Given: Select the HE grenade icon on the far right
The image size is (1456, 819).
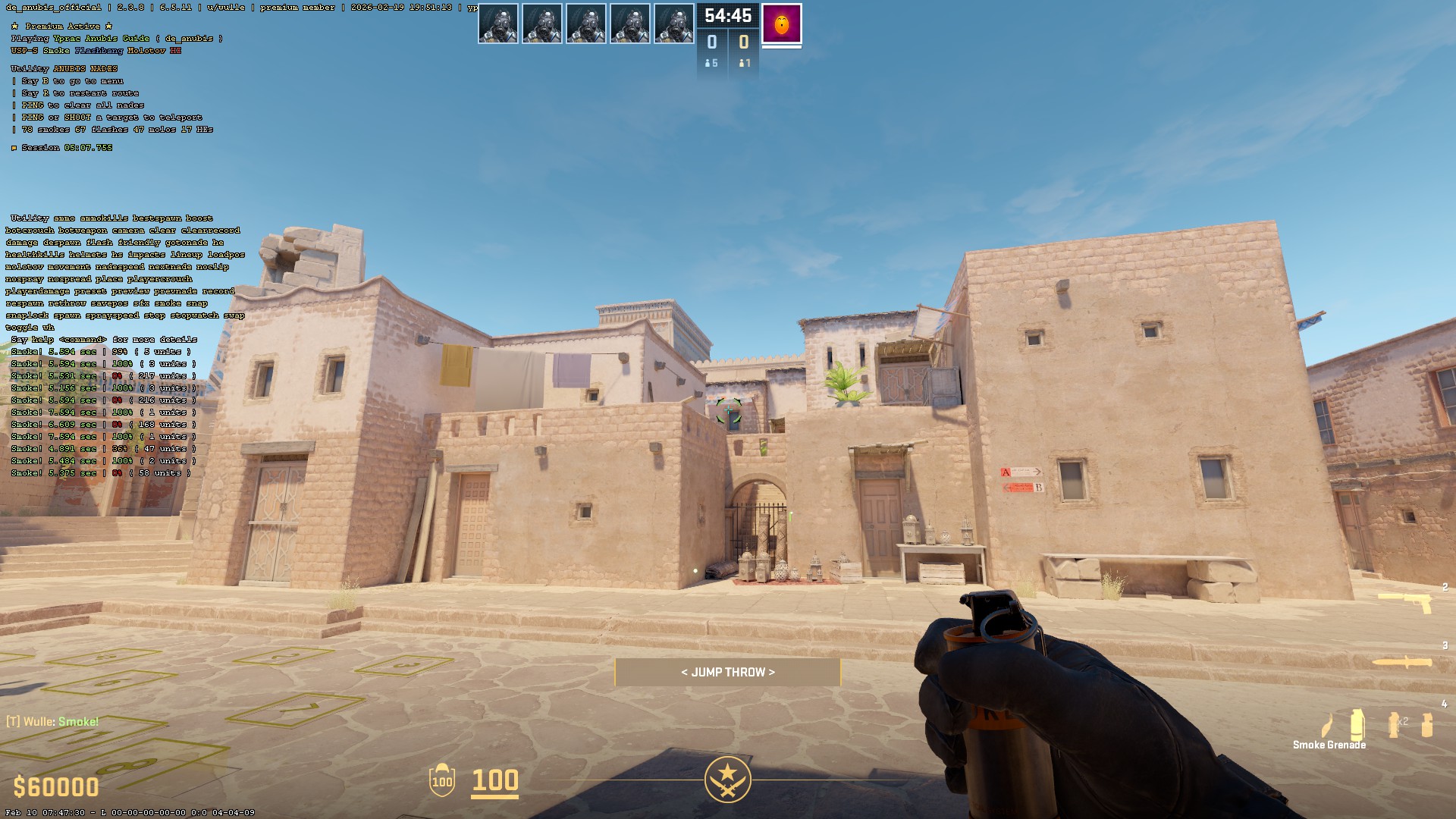Looking at the screenshot, I should pos(1427,724).
